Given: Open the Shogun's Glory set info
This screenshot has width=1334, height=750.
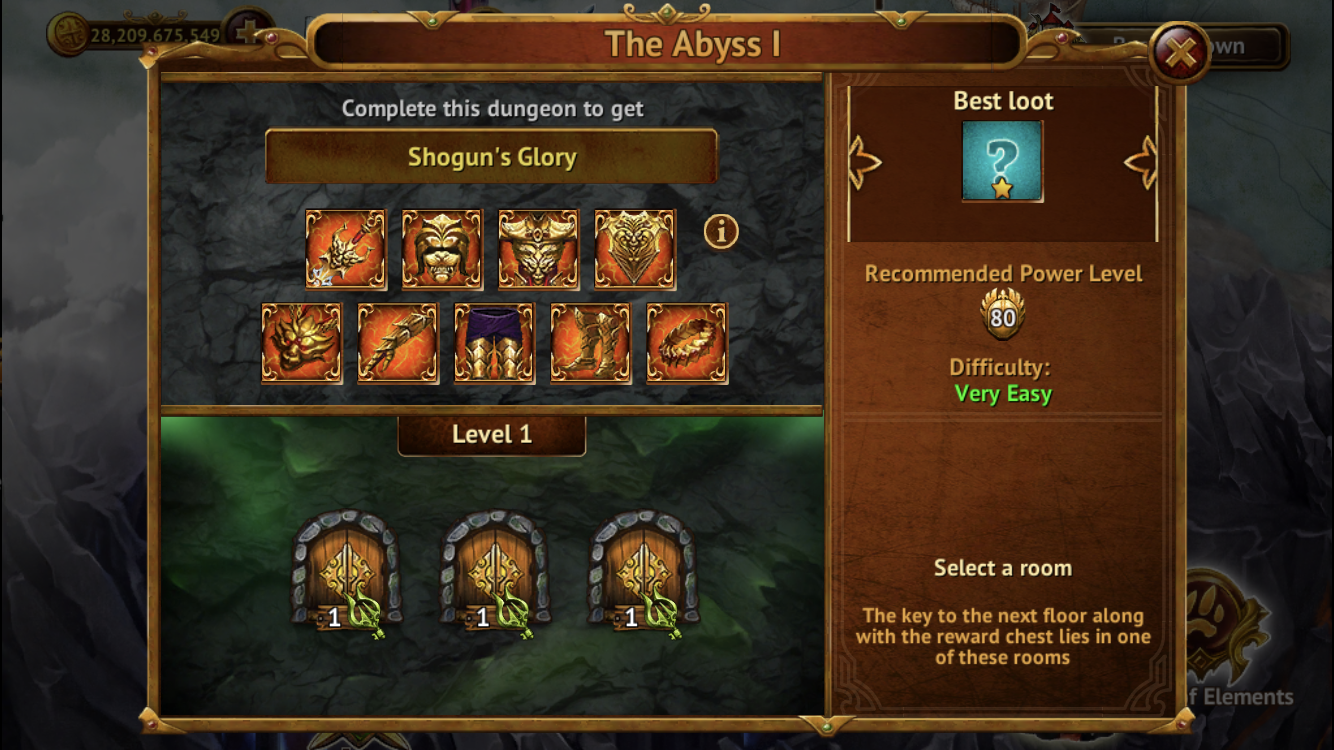Looking at the screenshot, I should pyautogui.click(x=721, y=232).
